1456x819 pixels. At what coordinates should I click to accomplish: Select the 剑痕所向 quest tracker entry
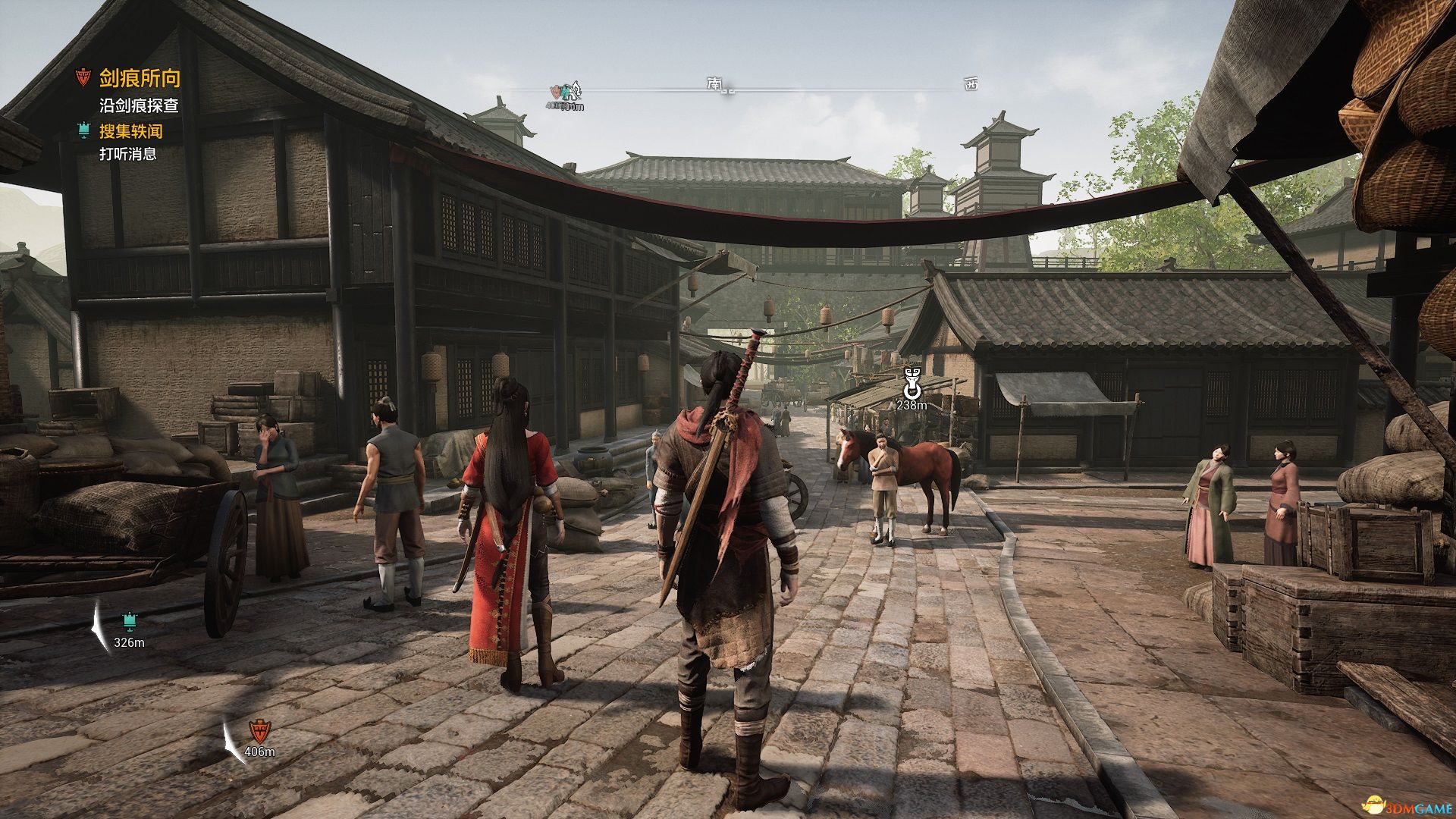click(140, 78)
